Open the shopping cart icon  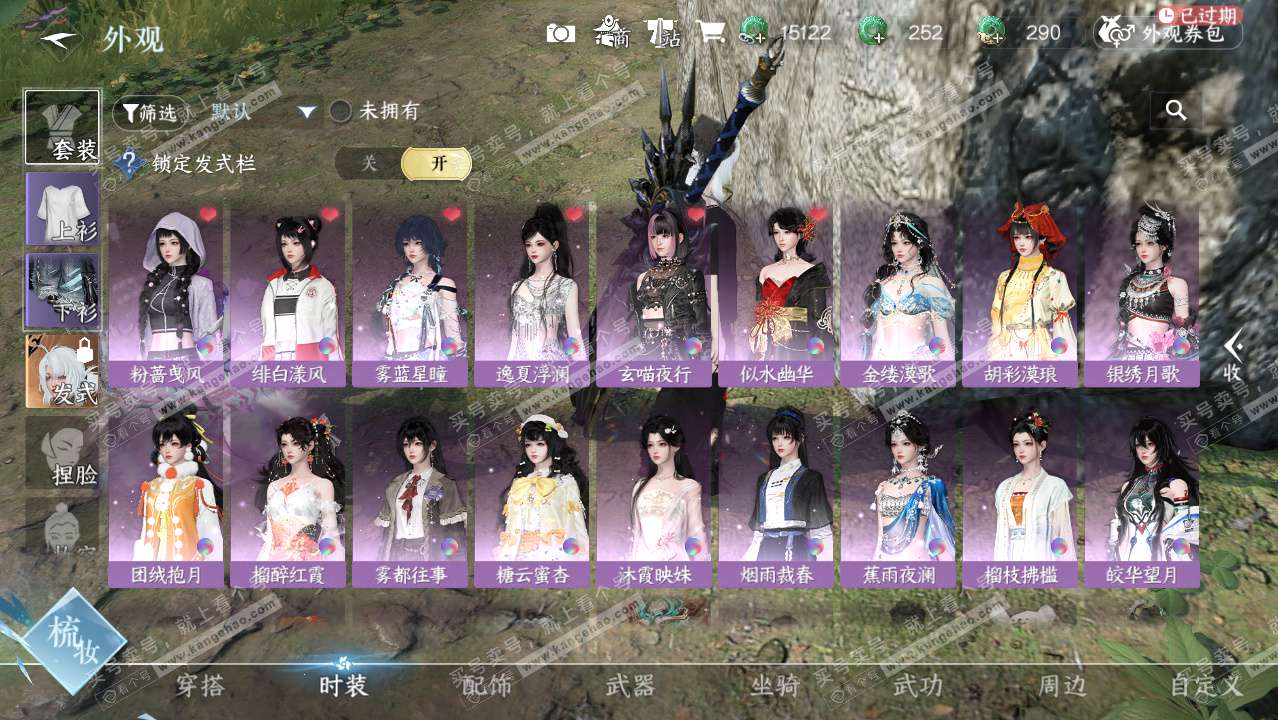(x=710, y=32)
